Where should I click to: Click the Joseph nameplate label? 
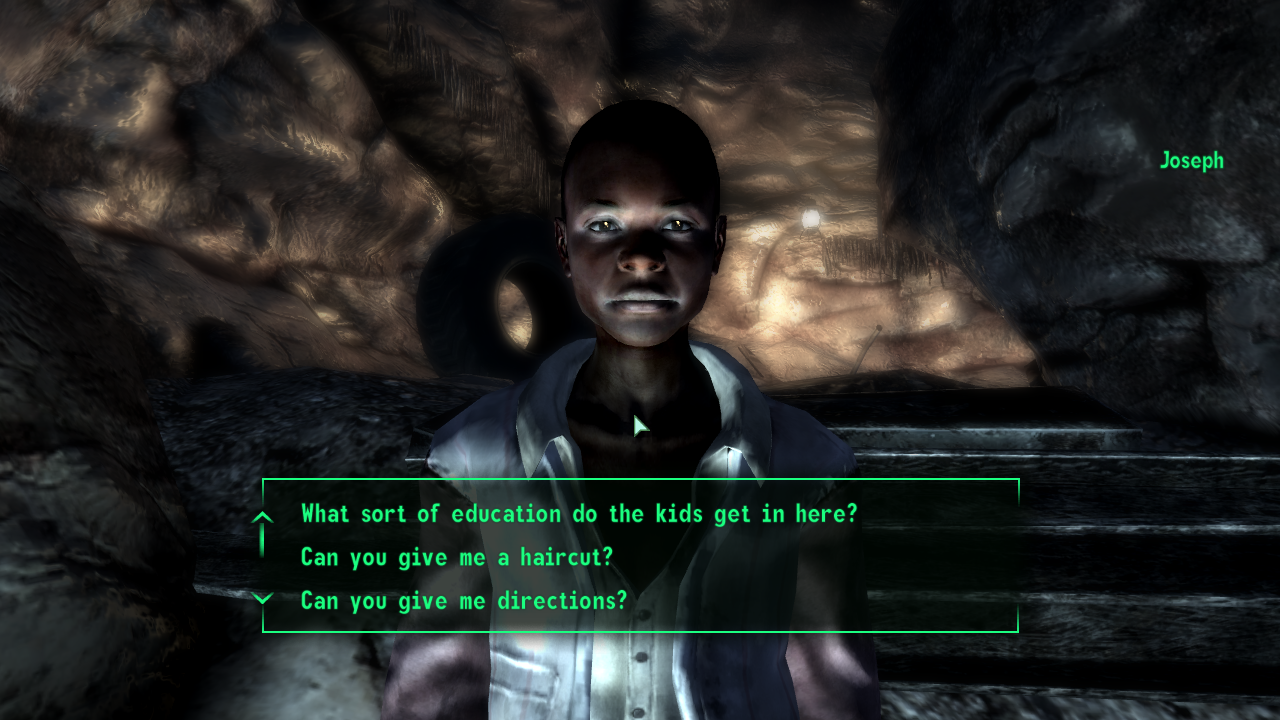[x=1191, y=160]
